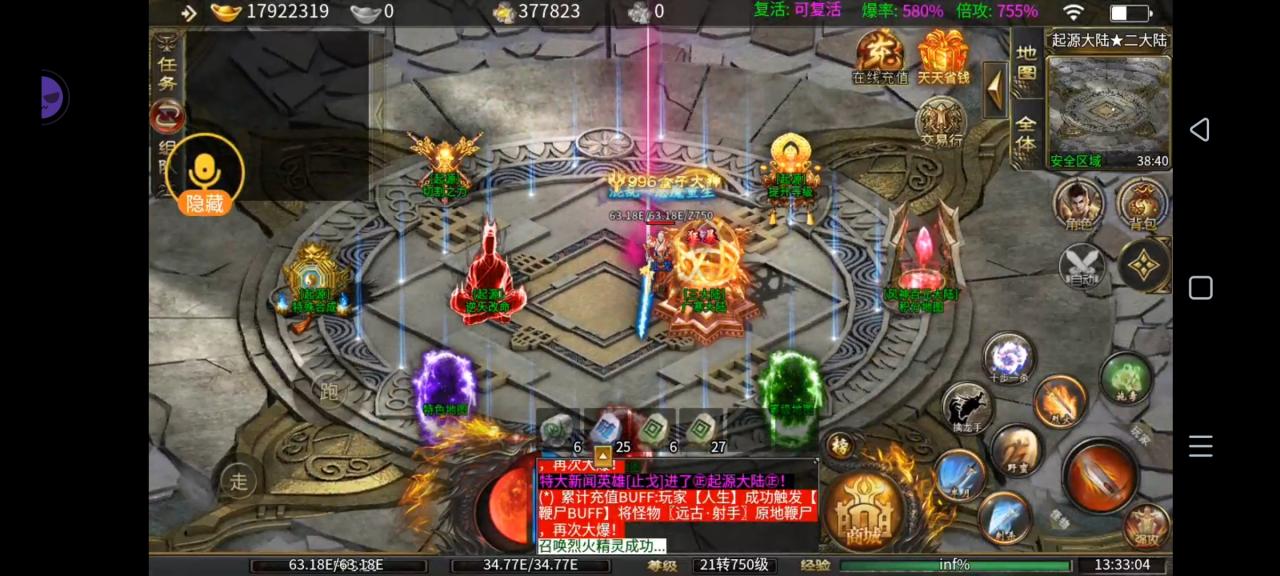Open the 任务 quest tab
The width and height of the screenshot is (1280, 576).
pyautogui.click(x=167, y=70)
